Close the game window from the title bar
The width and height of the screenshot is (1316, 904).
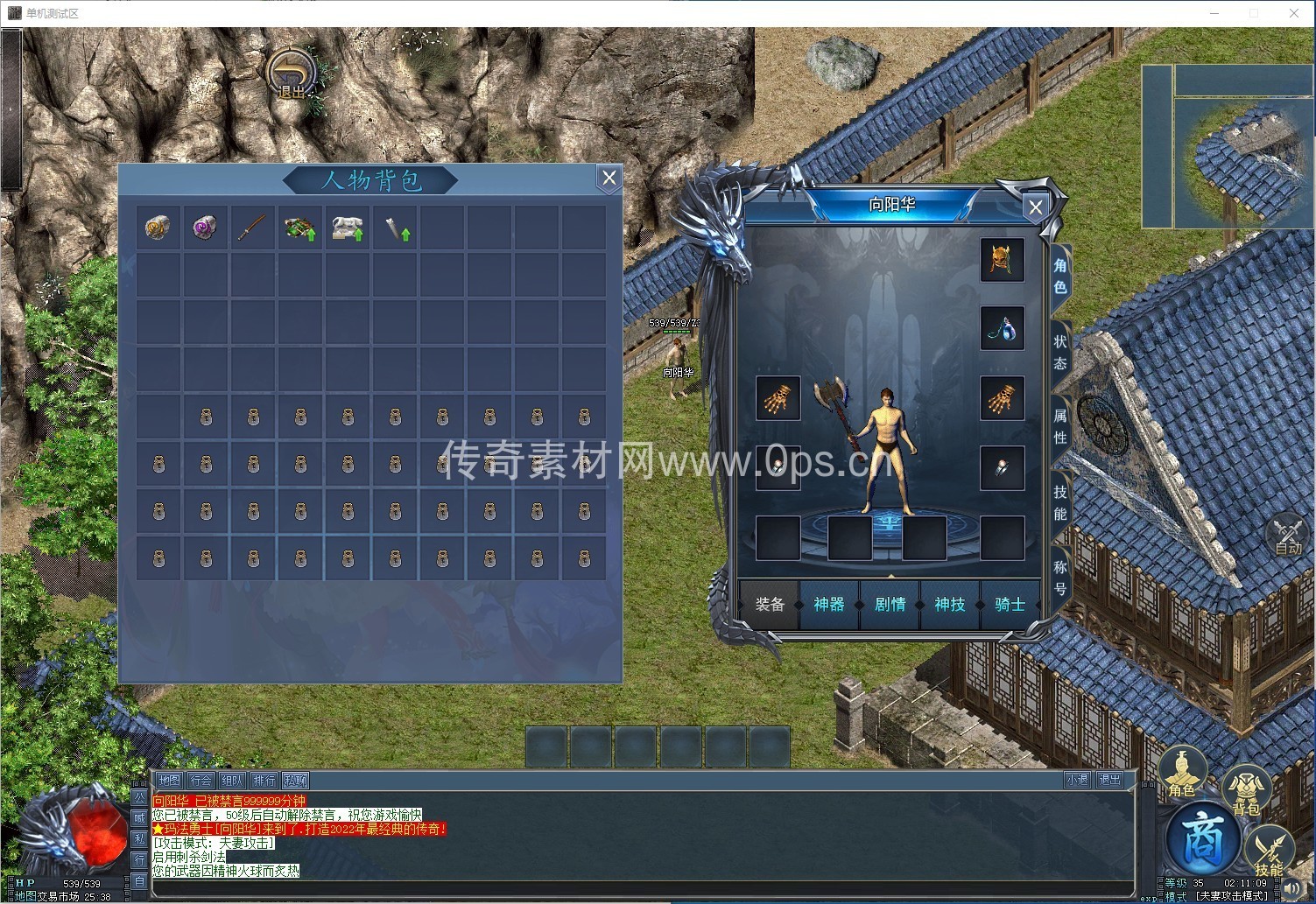click(1293, 13)
